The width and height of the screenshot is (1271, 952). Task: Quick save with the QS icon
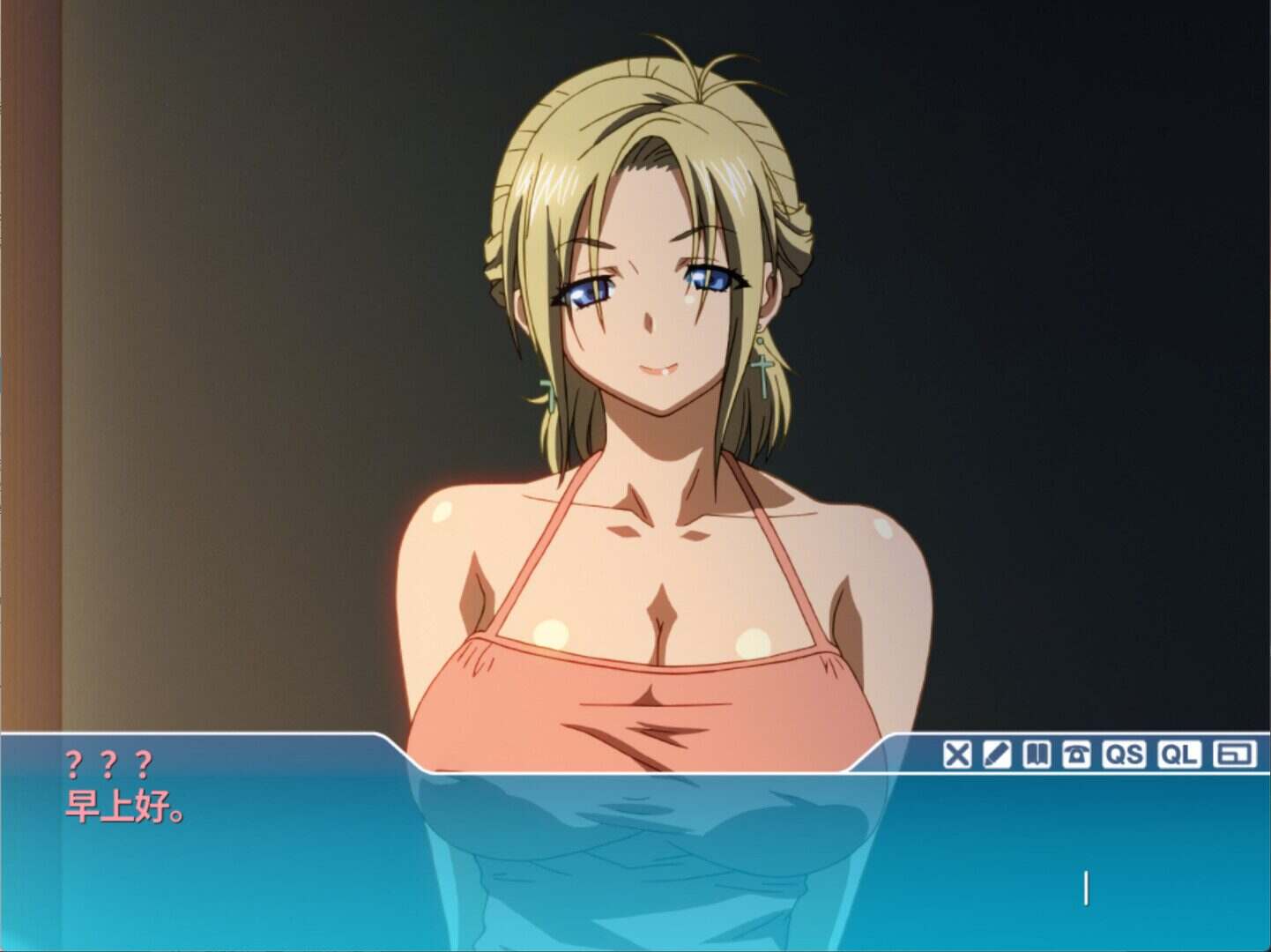pyautogui.click(x=1123, y=754)
